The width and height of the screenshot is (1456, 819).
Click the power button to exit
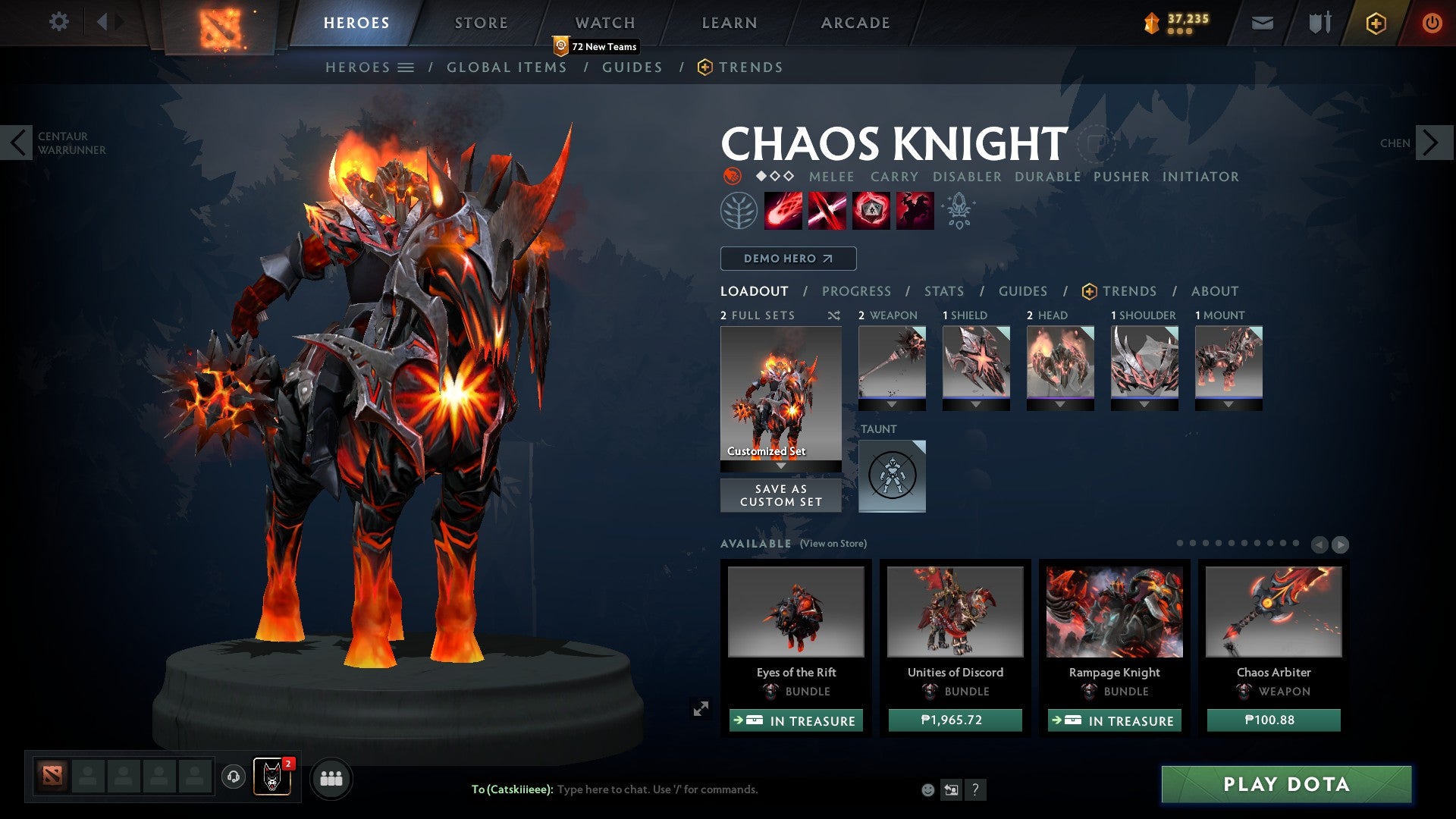1432,23
